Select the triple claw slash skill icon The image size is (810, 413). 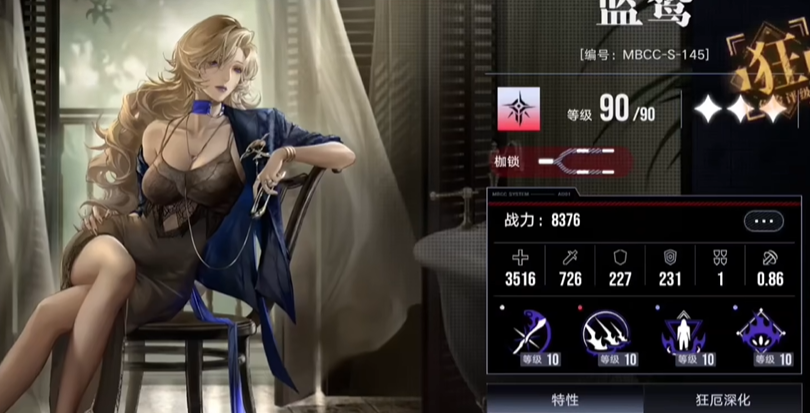pos(605,334)
